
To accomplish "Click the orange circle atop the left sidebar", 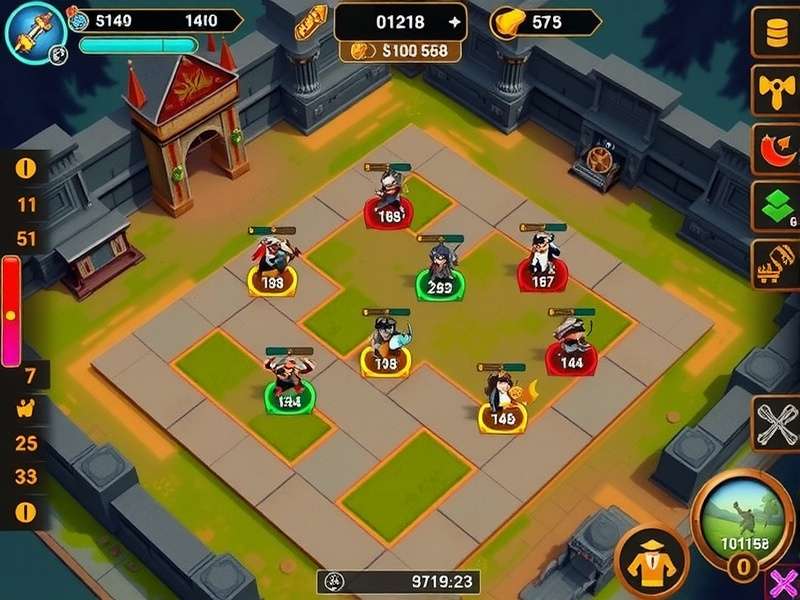I will tap(26, 167).
